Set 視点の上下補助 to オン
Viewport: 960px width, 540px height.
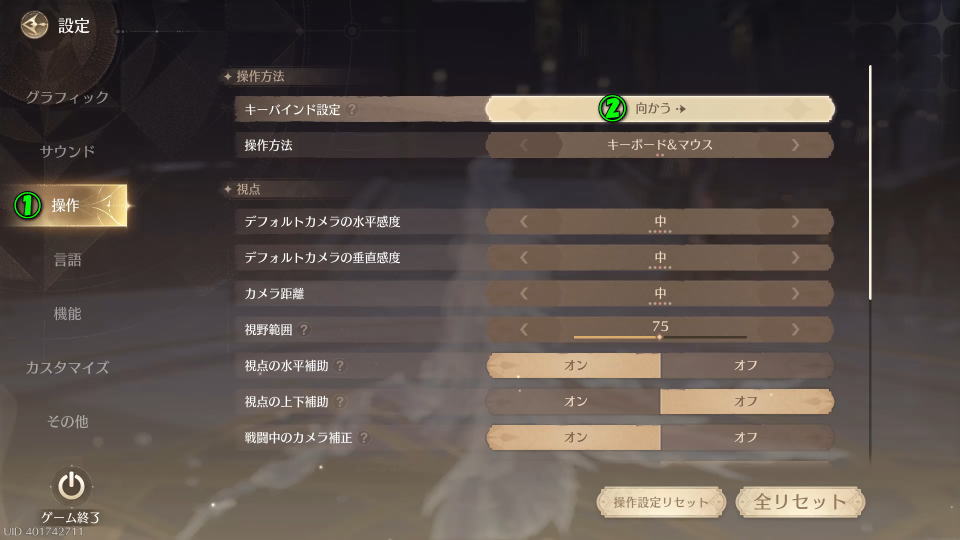point(575,401)
